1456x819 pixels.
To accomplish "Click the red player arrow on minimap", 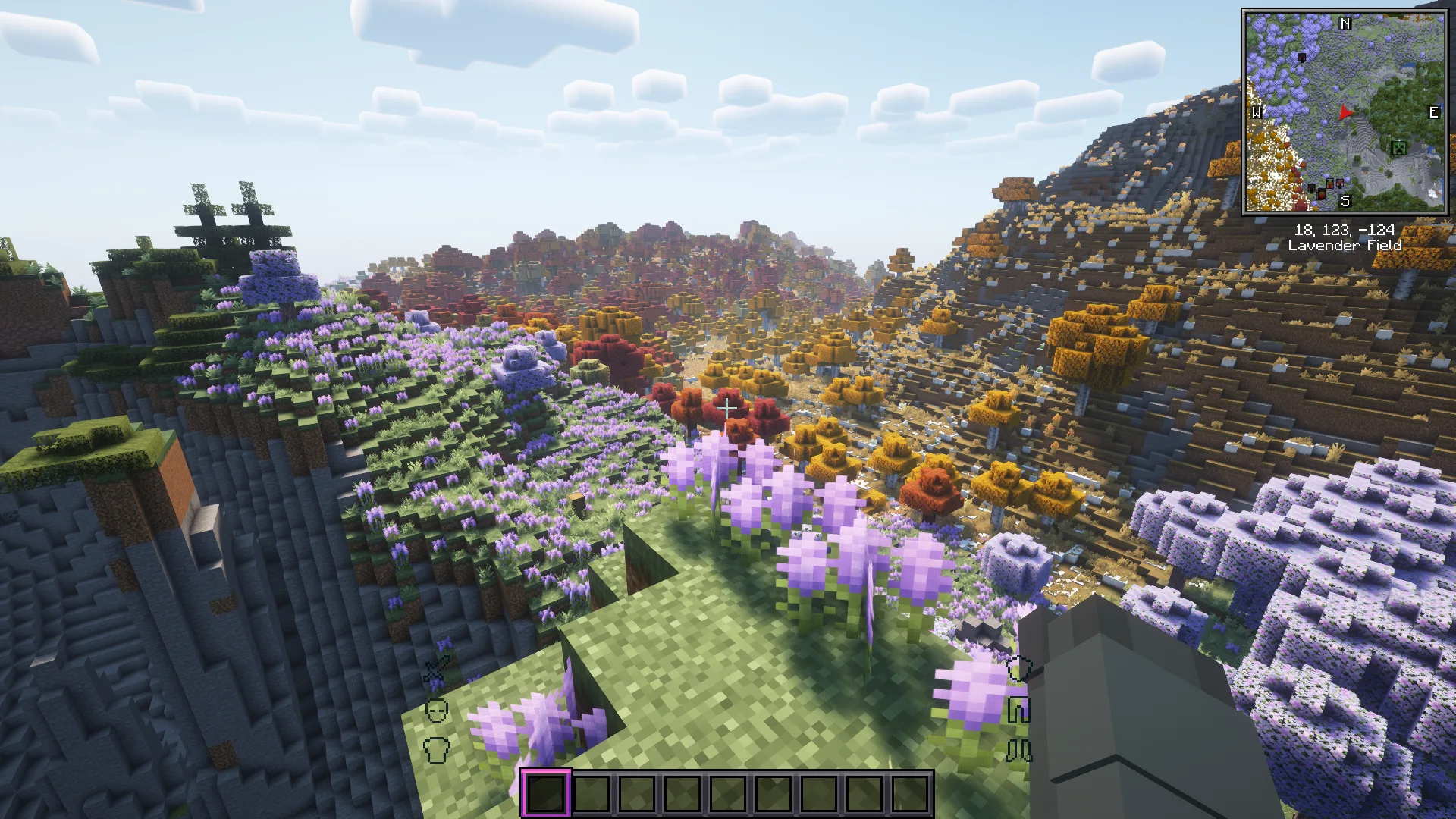I will pyautogui.click(x=1345, y=113).
